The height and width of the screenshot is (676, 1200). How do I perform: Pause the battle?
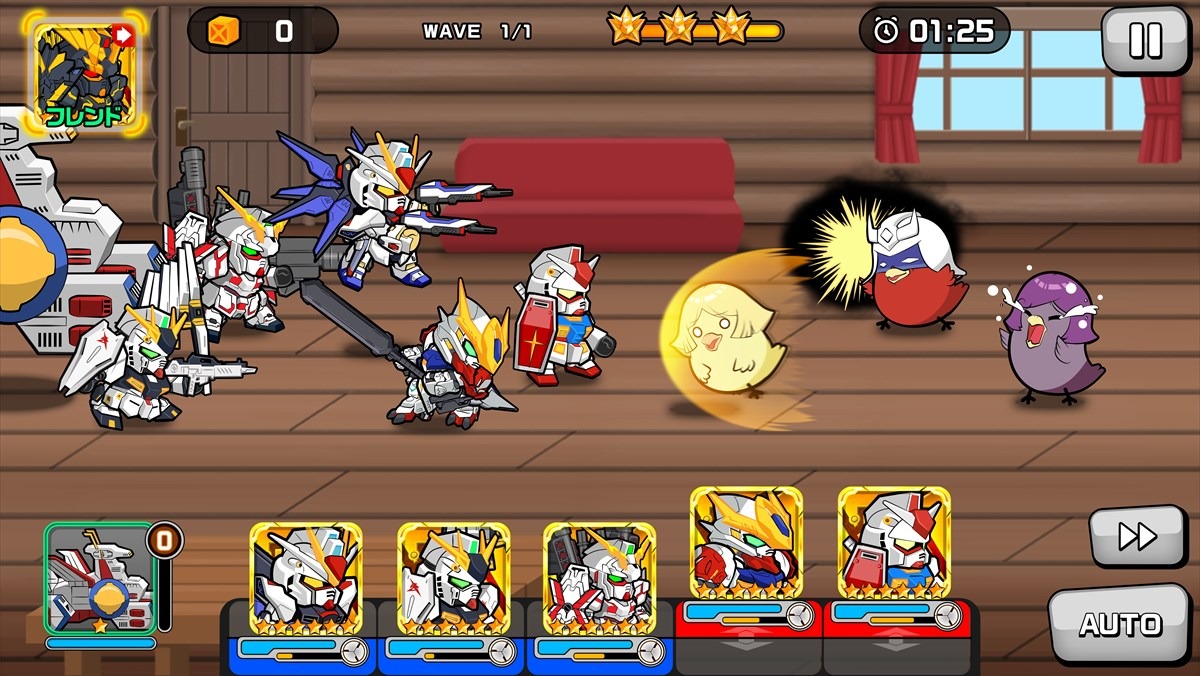pos(1144,41)
